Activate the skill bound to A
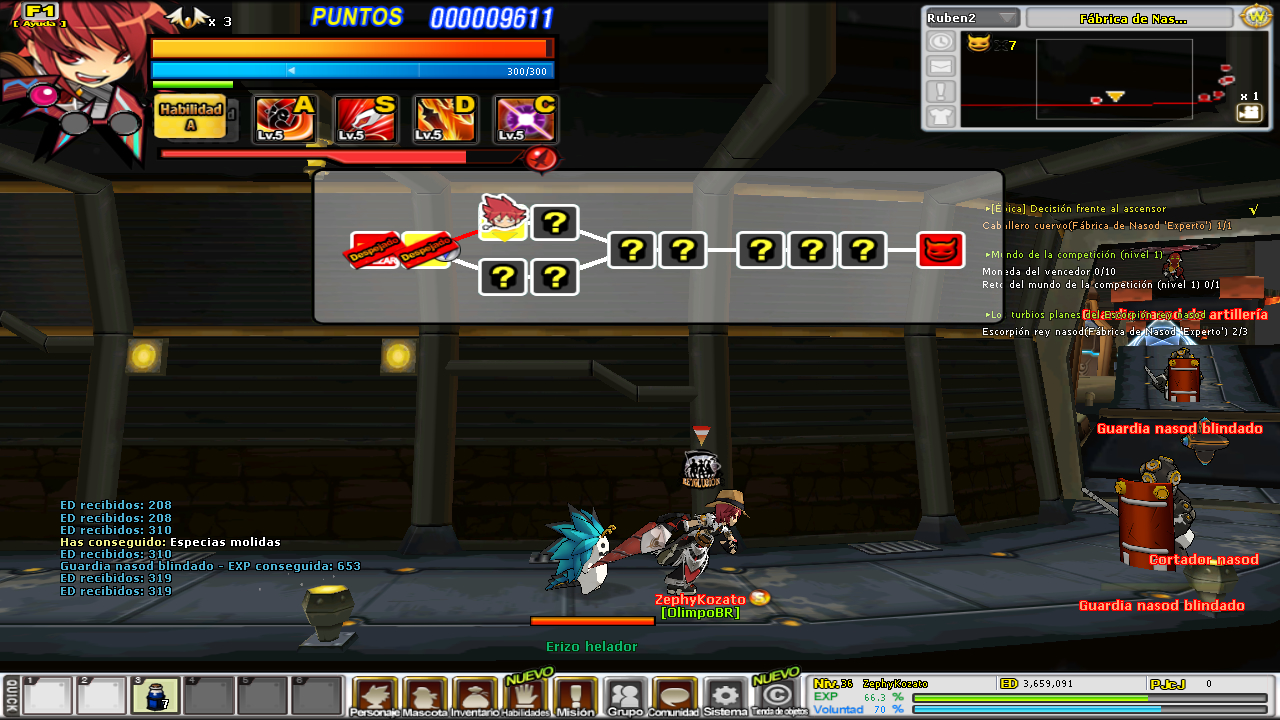The width and height of the screenshot is (1280, 720). (x=285, y=120)
